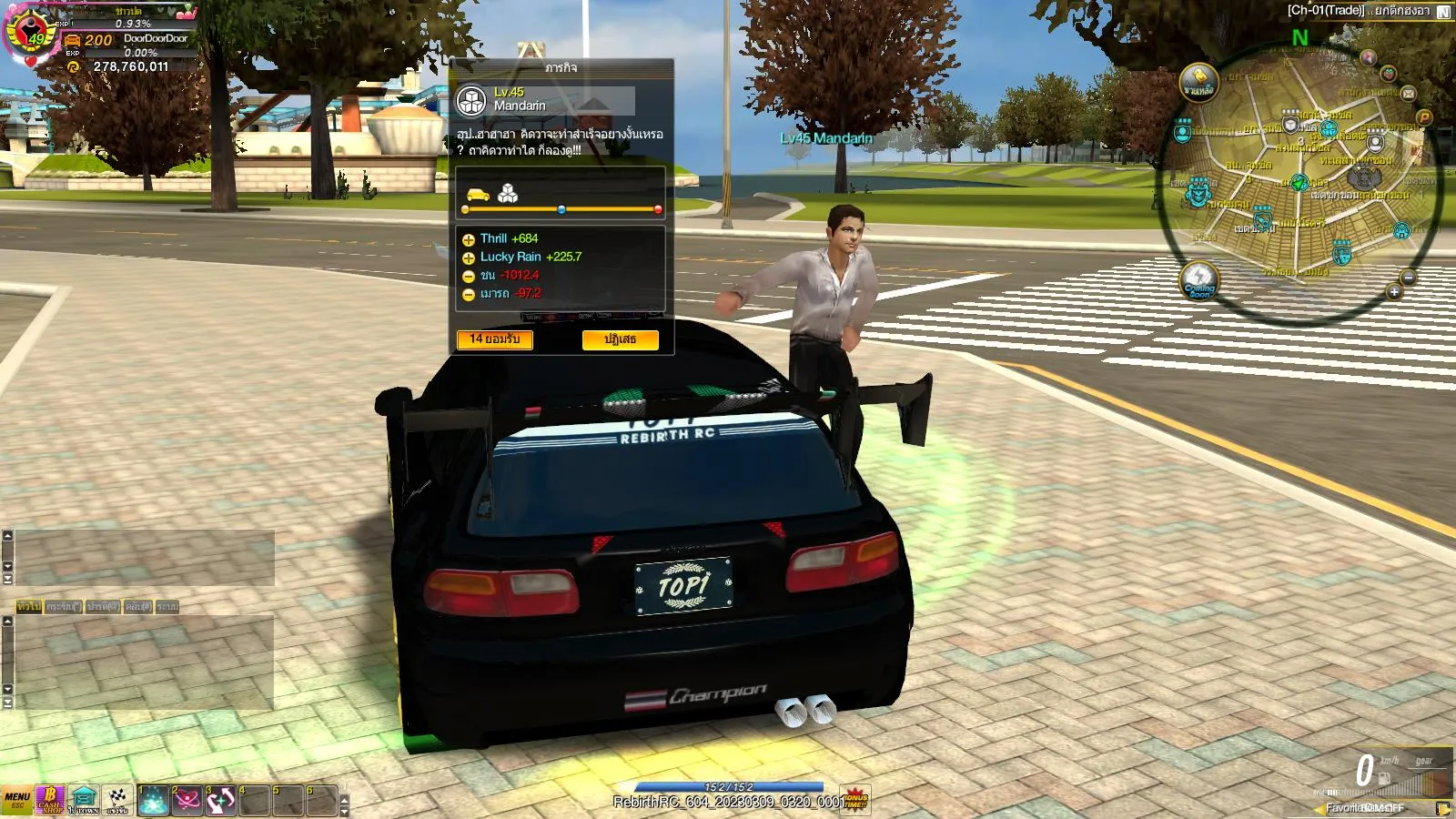Open the Cash Shop
Screen dimensions: 1456x819
pos(50,799)
